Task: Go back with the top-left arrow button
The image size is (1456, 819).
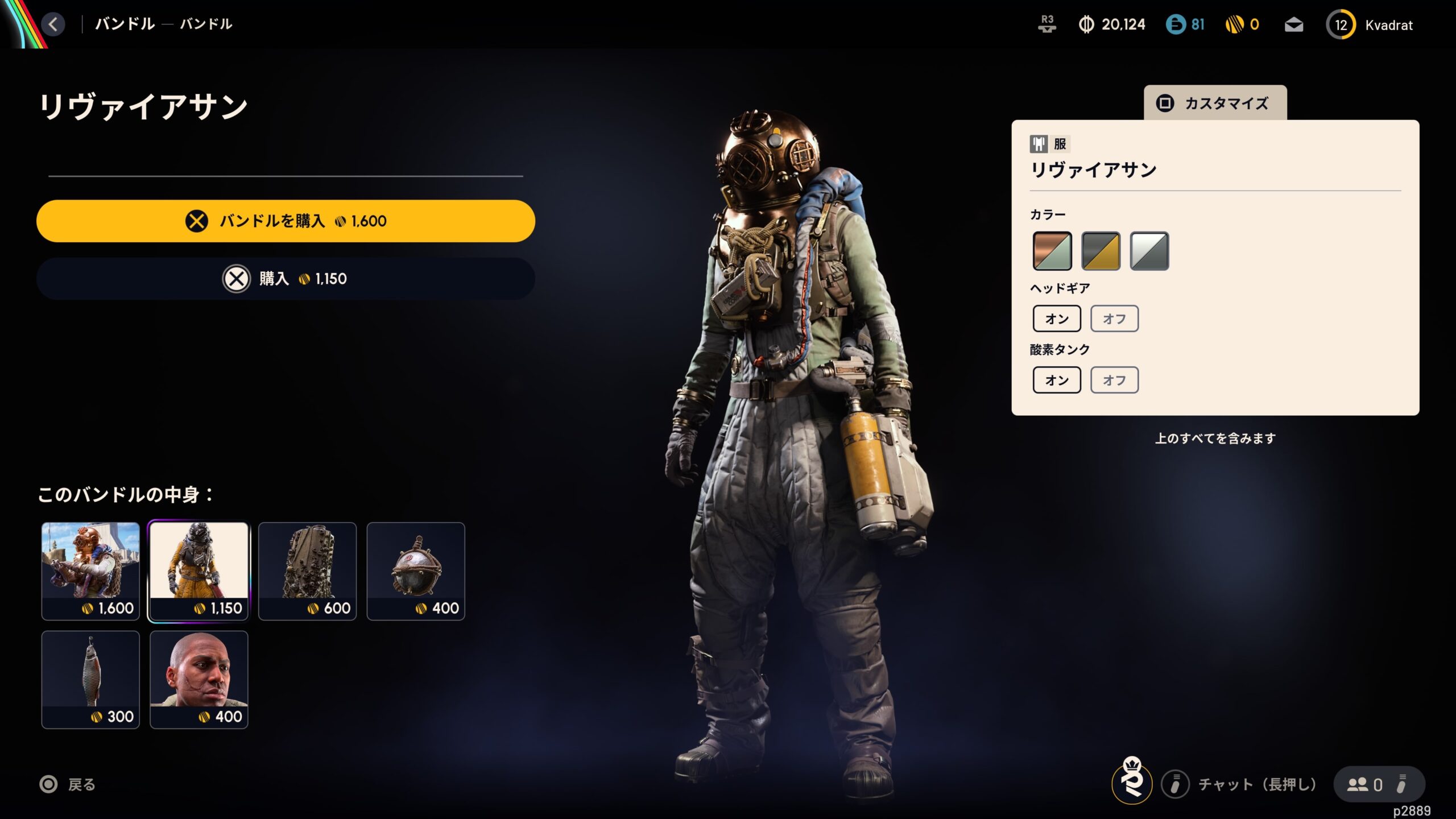Action: 53,24
